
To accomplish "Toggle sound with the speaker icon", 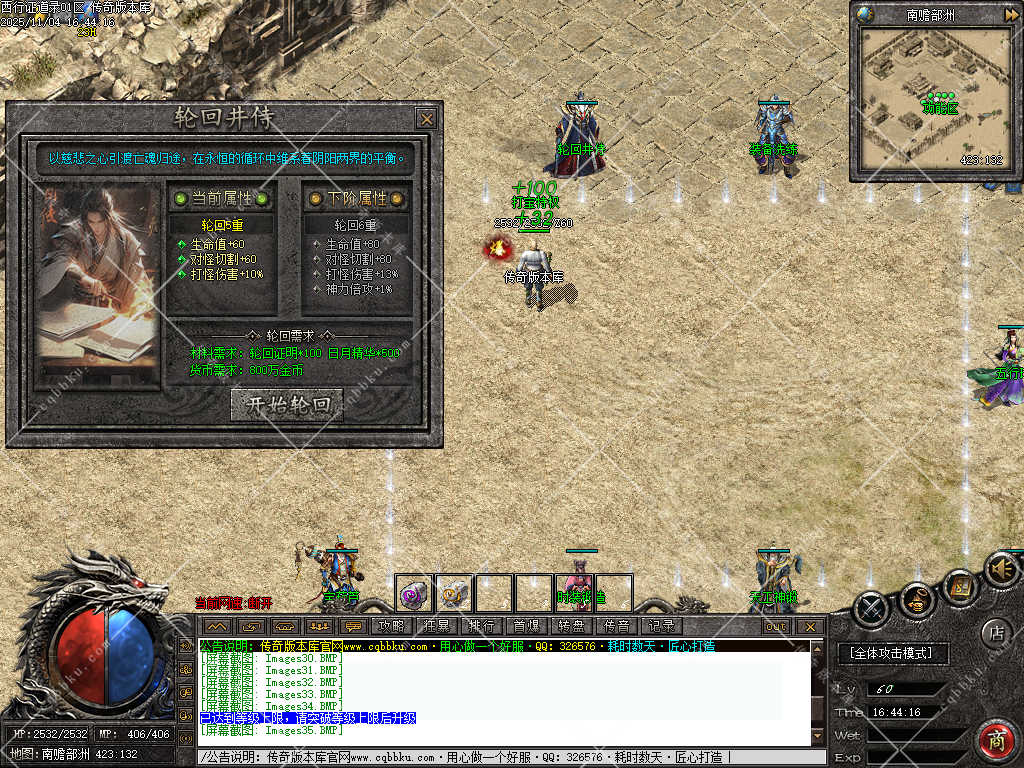I will [x=1000, y=570].
